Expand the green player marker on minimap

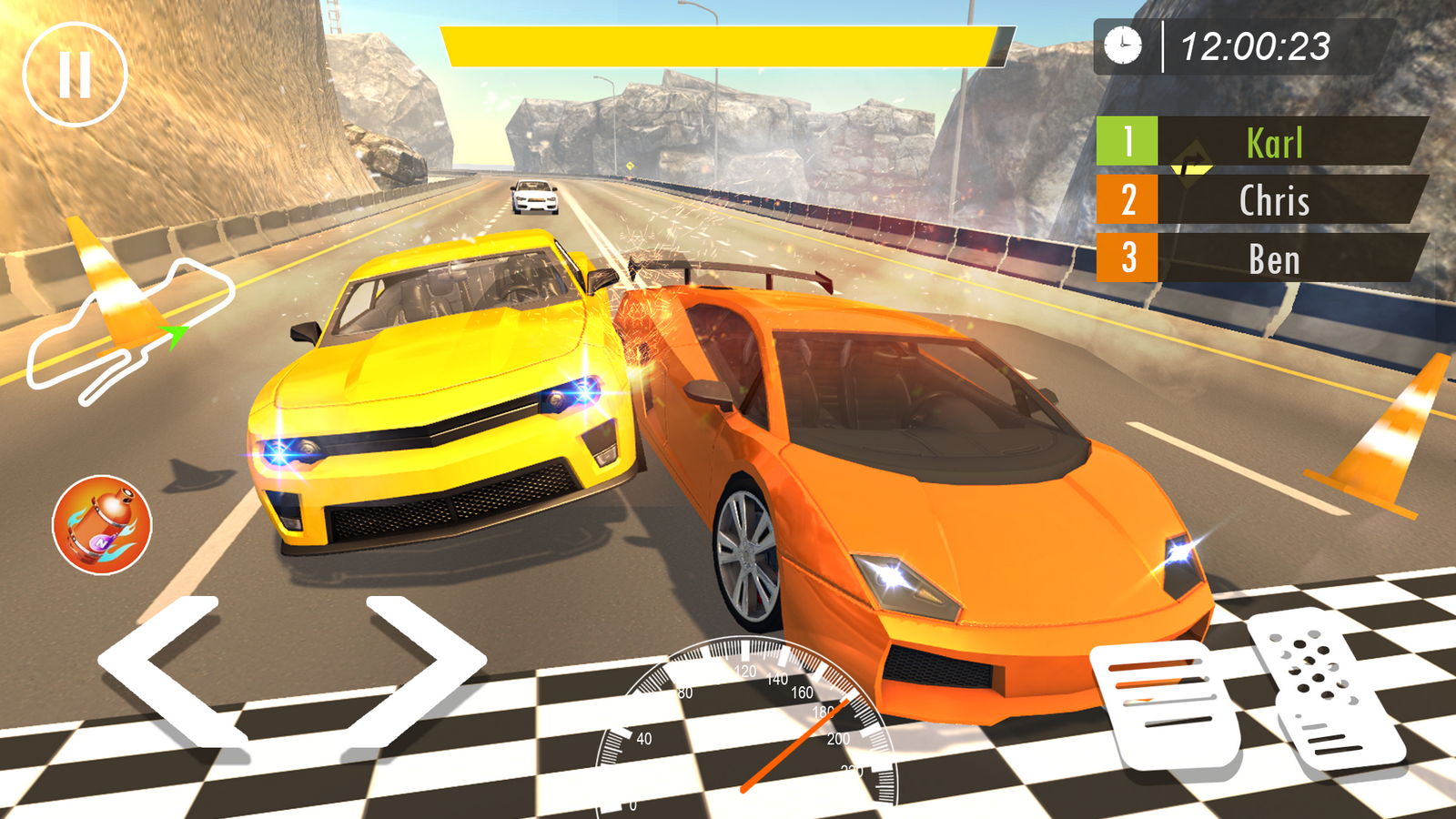173,335
